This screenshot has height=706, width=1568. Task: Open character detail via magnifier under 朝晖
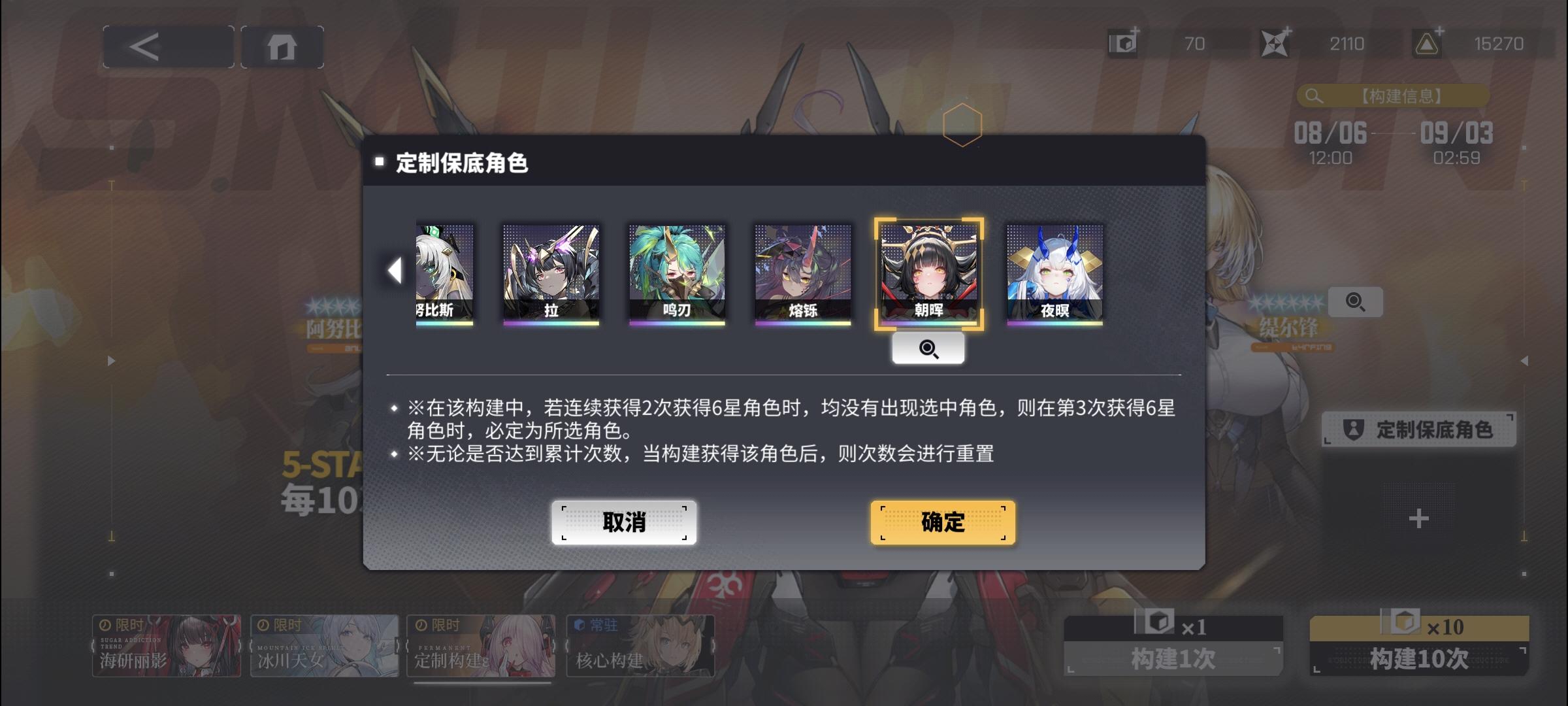(929, 348)
